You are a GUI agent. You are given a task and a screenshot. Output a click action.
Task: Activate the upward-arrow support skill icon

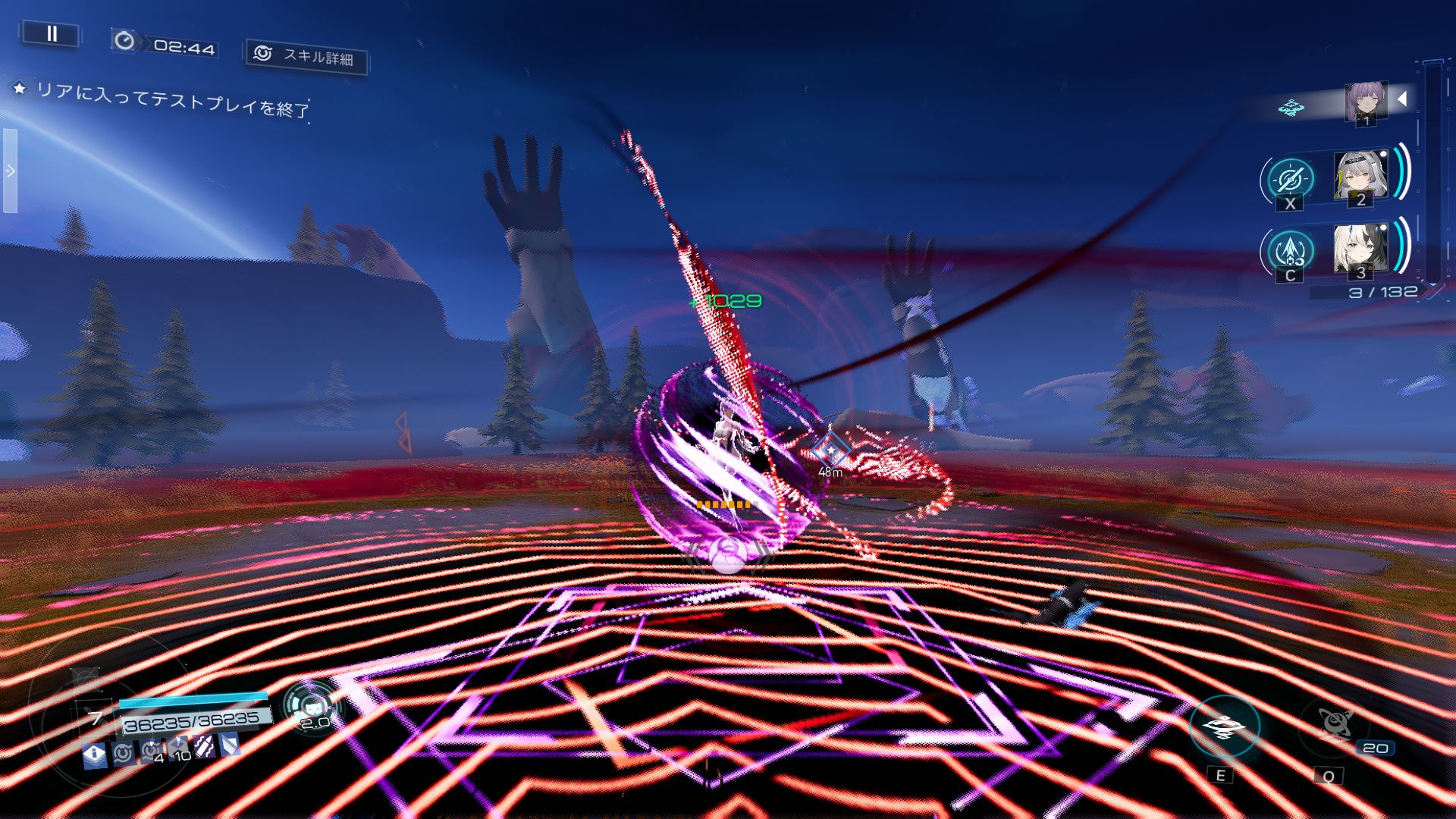coord(1290,251)
